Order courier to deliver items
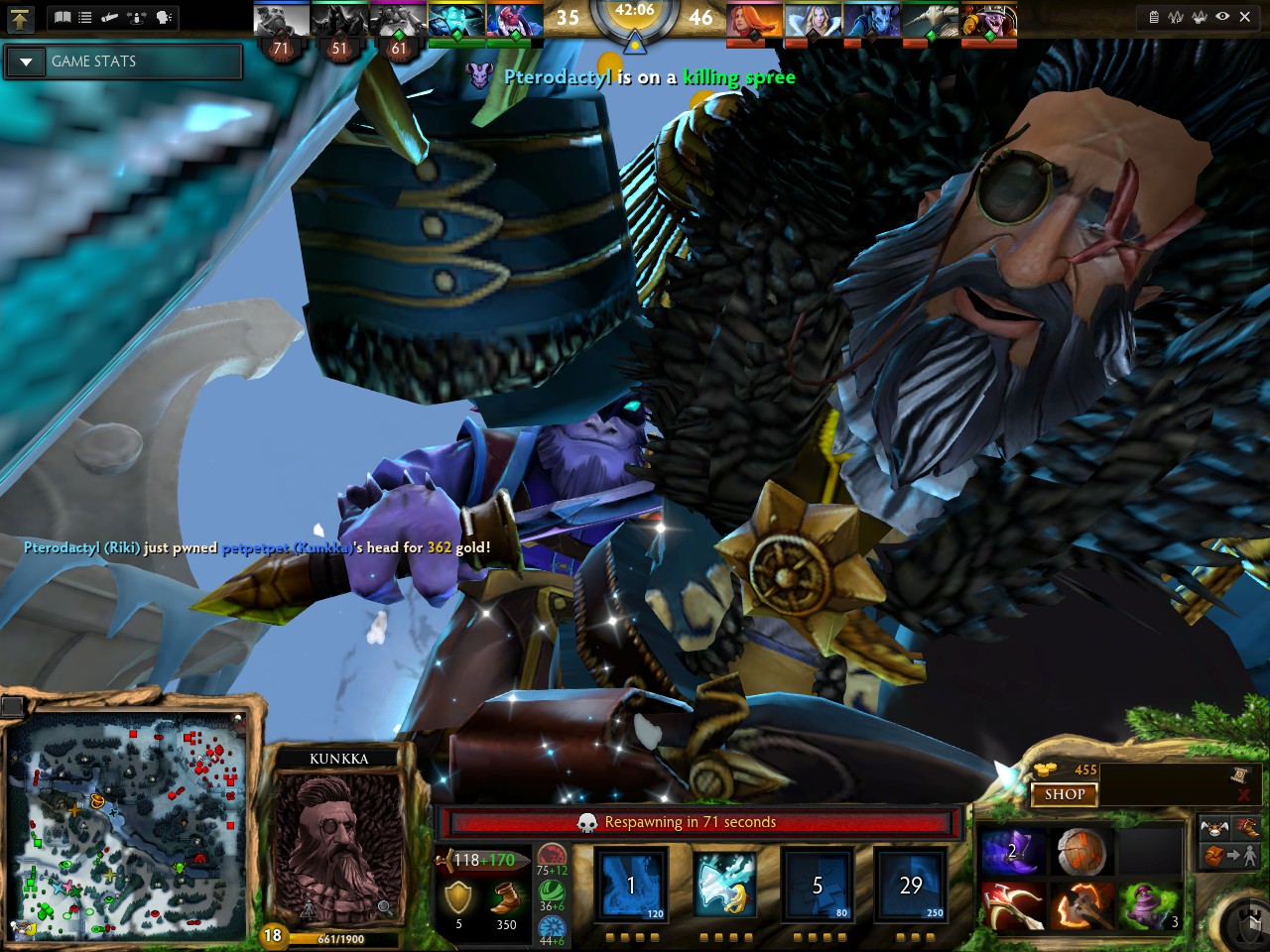 coord(1232,855)
